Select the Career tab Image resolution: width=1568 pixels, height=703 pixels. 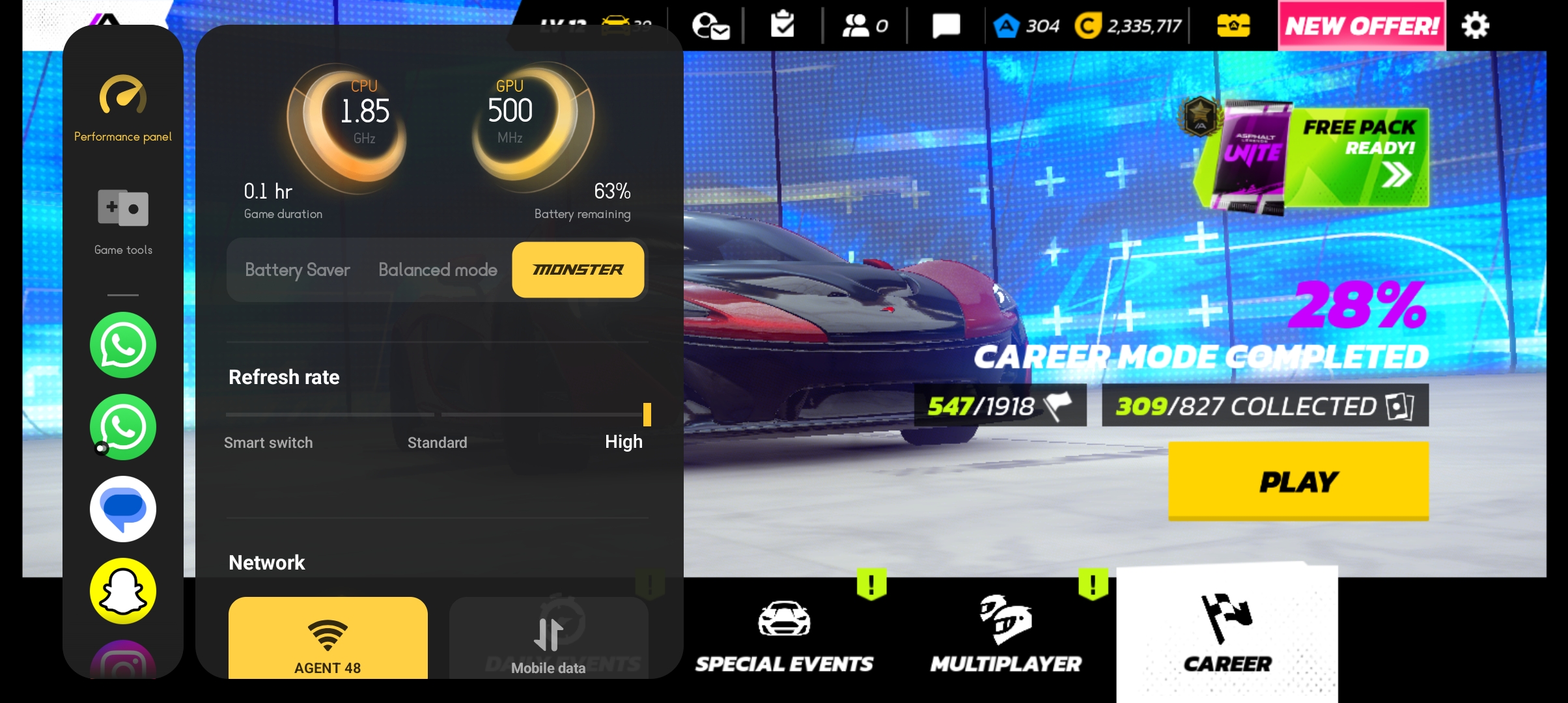click(1227, 635)
